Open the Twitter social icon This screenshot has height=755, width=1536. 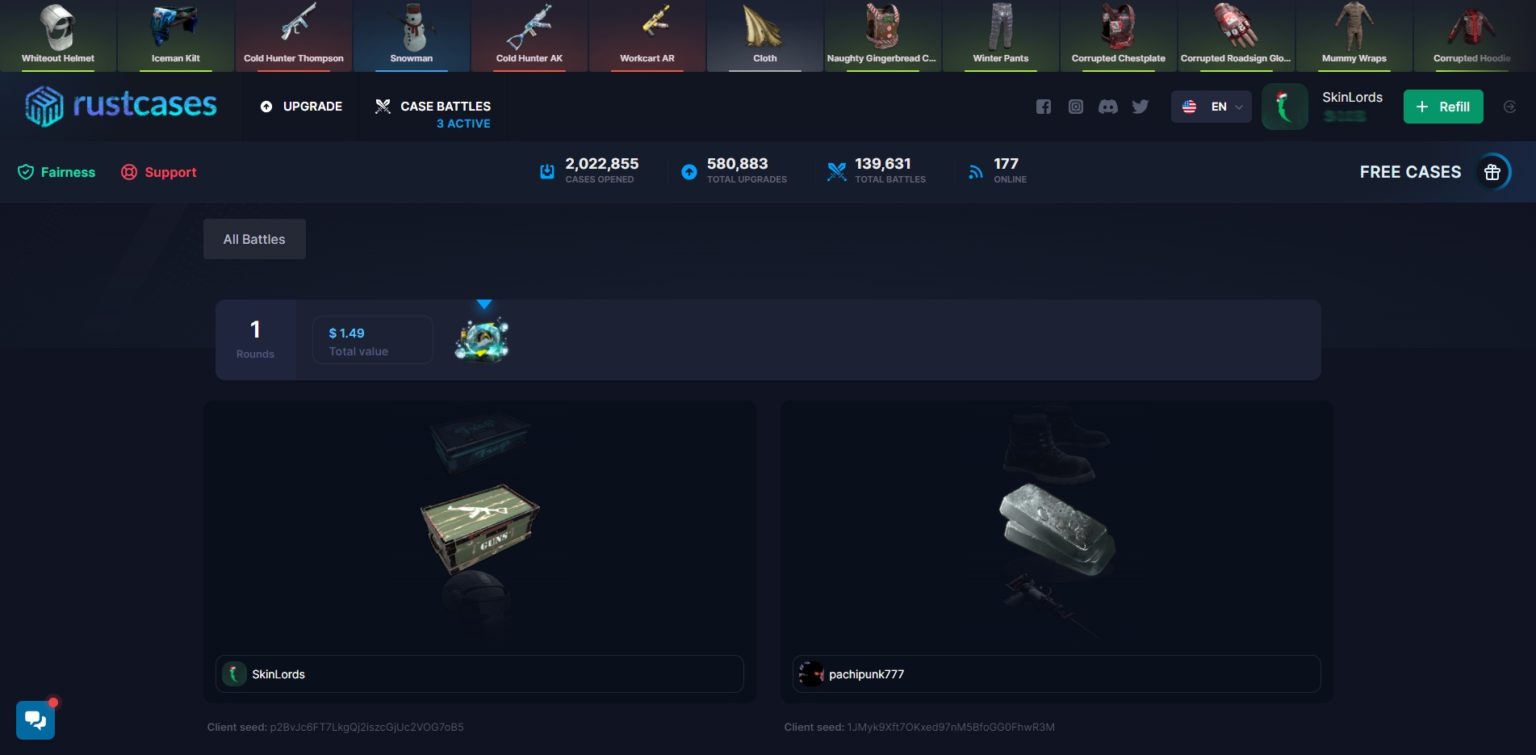[1140, 105]
